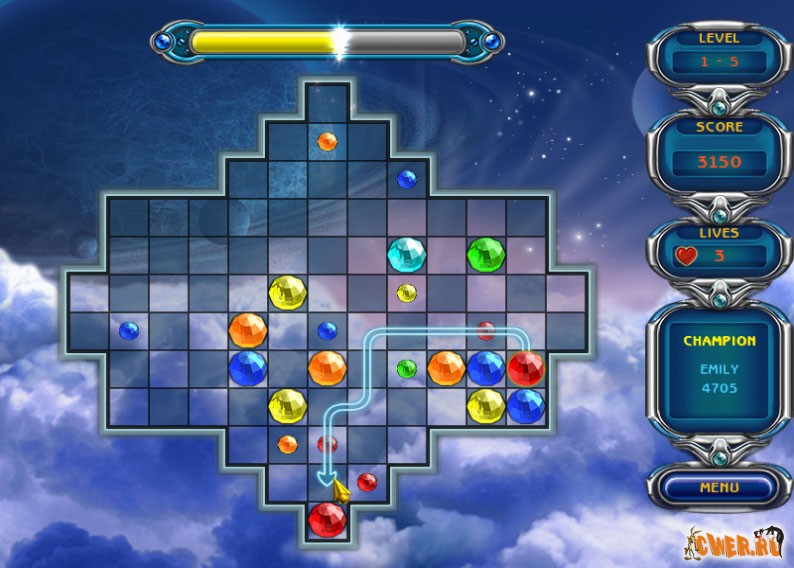The width and height of the screenshot is (794, 568).
Task: Click the empty tile the path arrow points to
Action: [x=327, y=482]
